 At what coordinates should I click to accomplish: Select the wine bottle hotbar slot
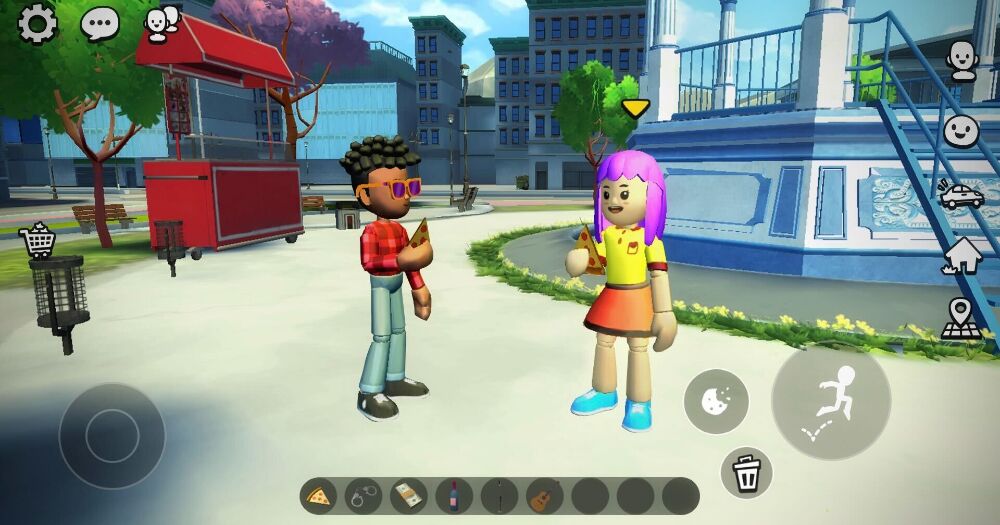coord(454,495)
